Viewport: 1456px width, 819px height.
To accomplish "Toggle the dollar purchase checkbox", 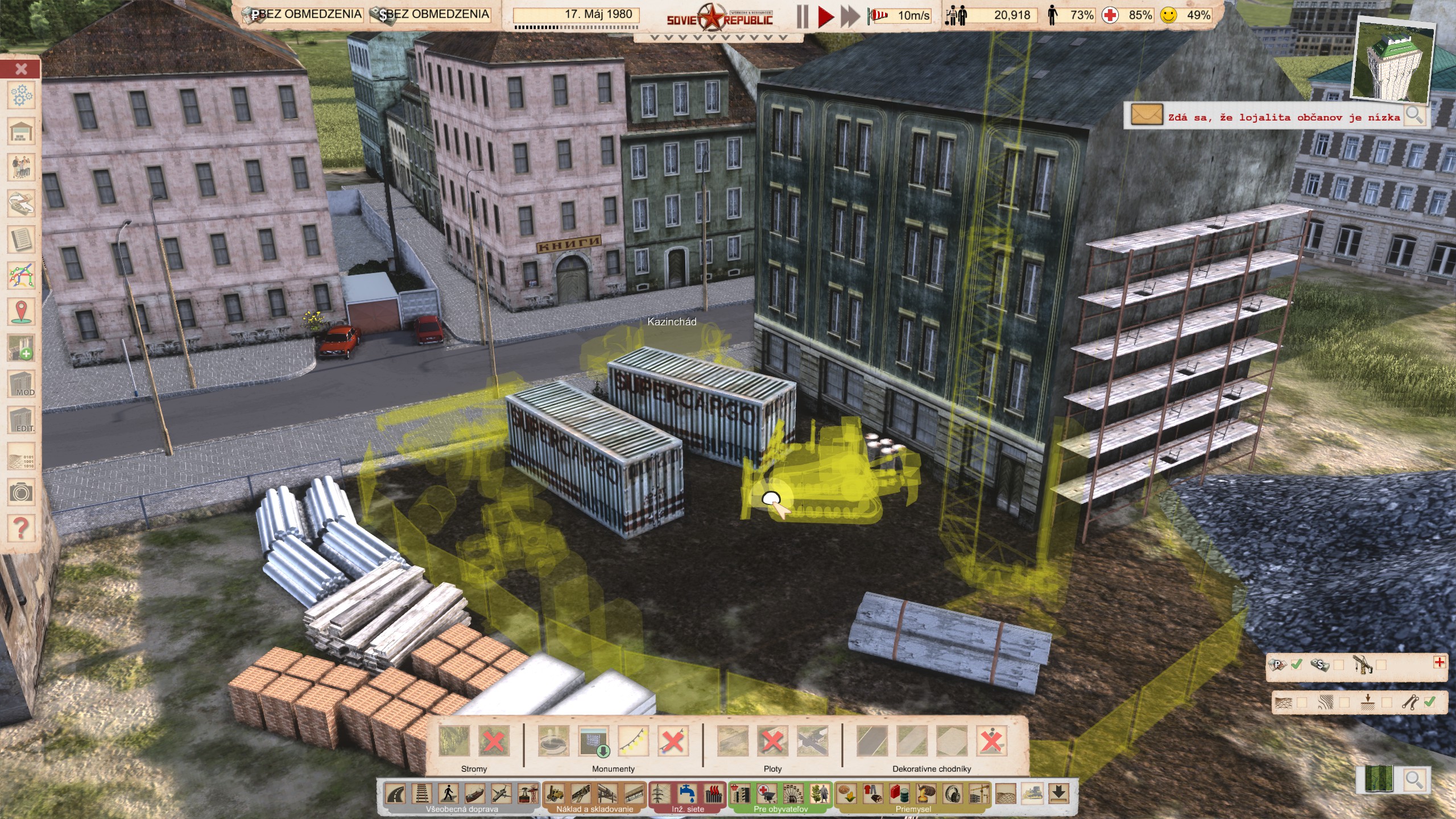I will coord(1339,665).
